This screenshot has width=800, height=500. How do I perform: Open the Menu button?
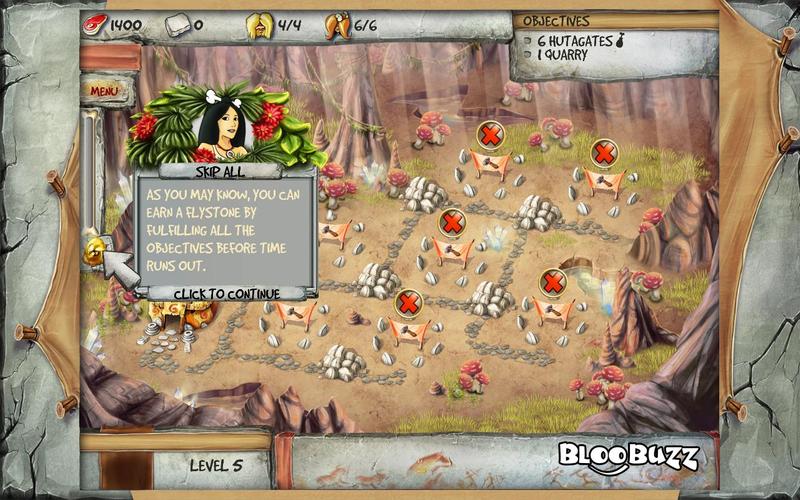105,91
